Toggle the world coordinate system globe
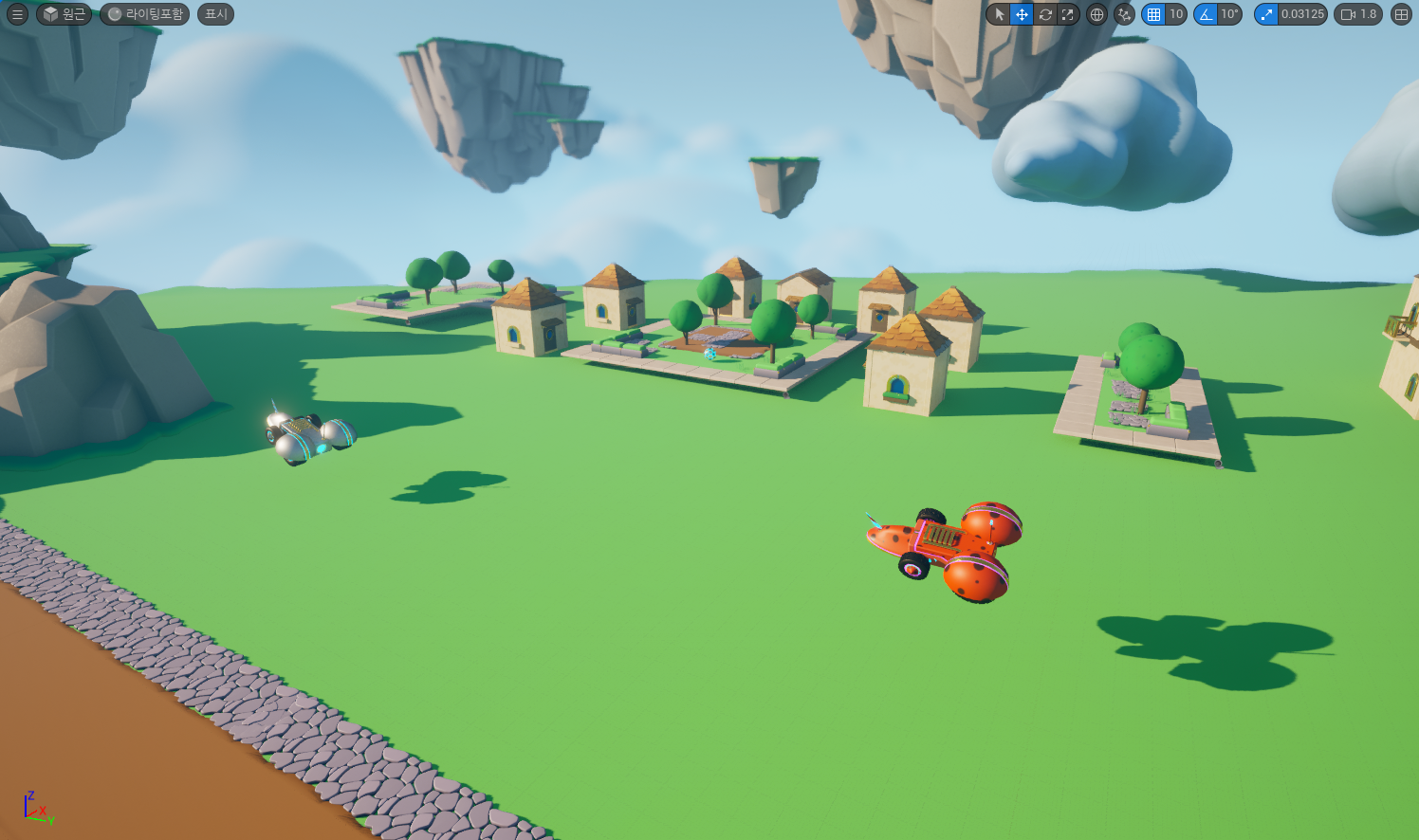 tap(1097, 14)
